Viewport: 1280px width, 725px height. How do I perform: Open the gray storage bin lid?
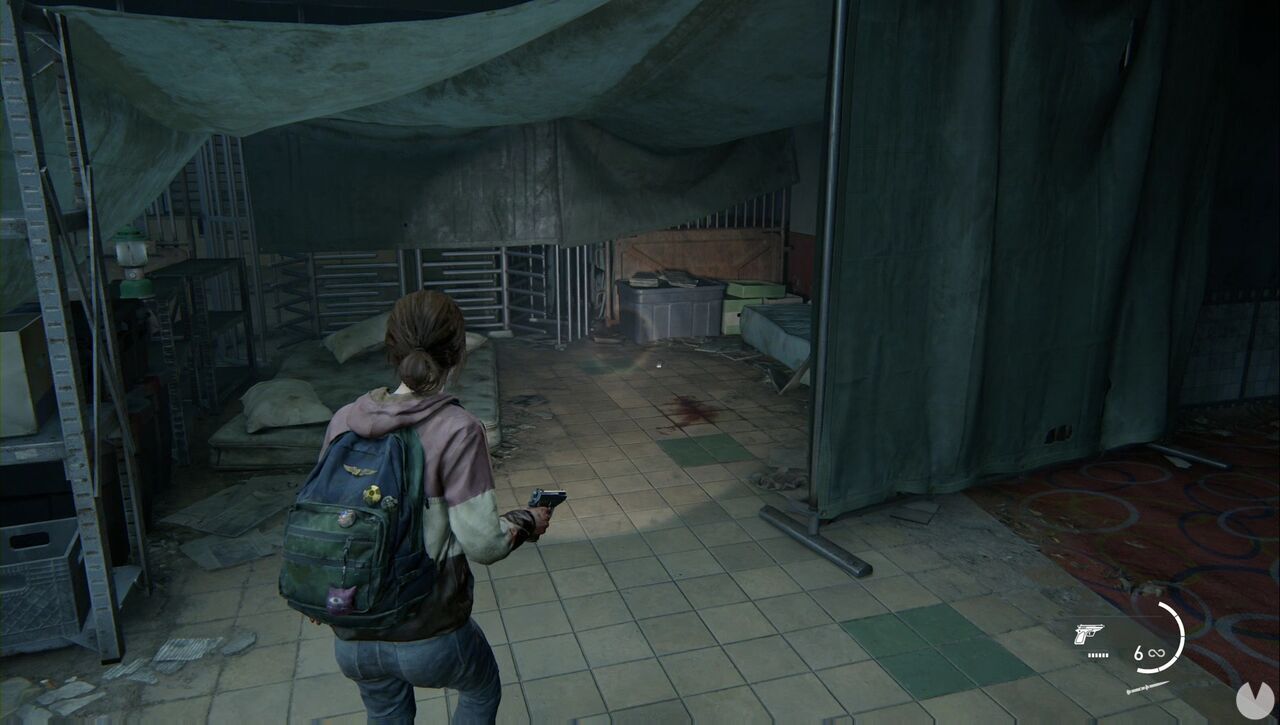pos(672,283)
